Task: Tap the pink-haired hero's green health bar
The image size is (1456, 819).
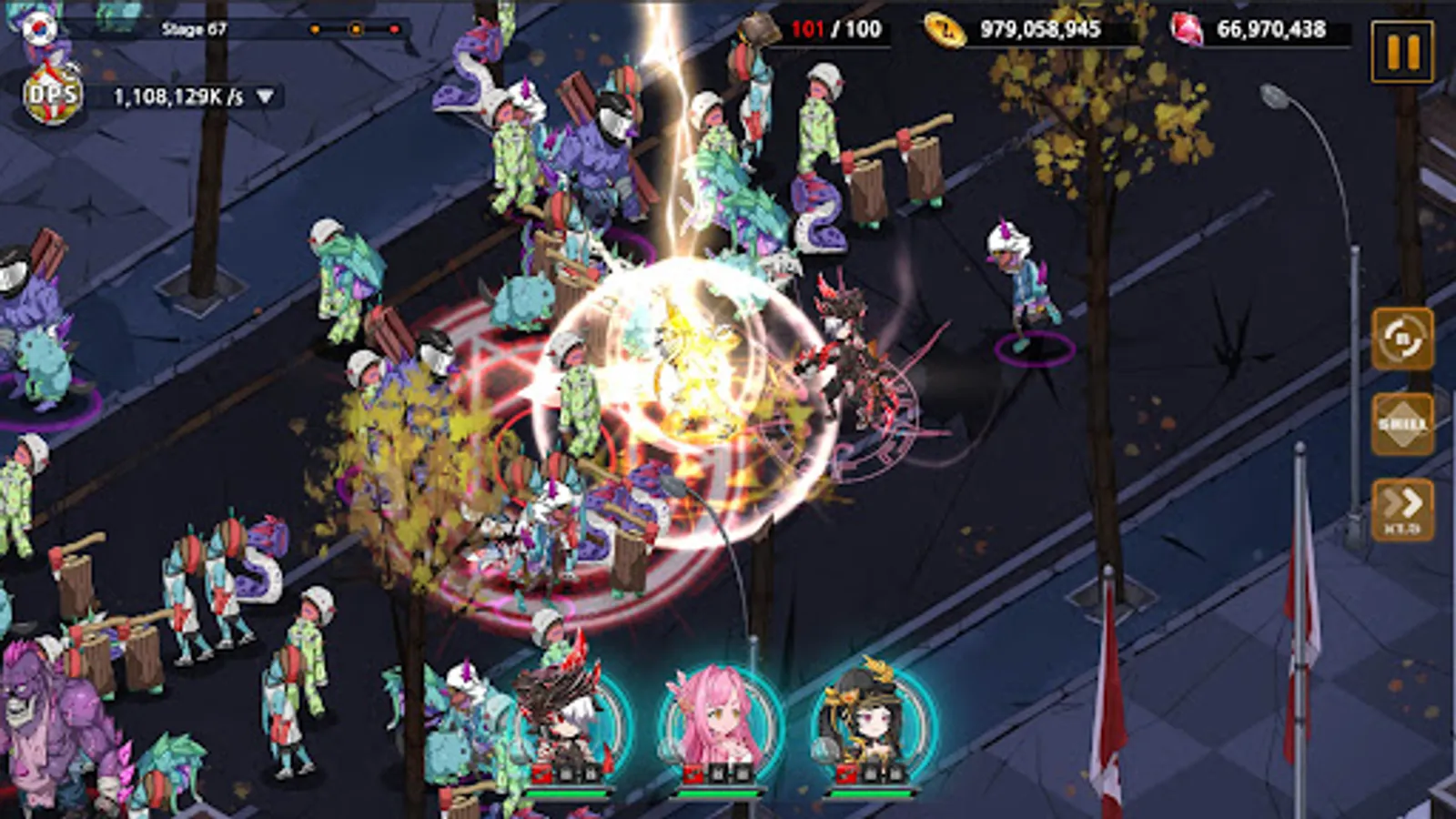Action: 719,794
